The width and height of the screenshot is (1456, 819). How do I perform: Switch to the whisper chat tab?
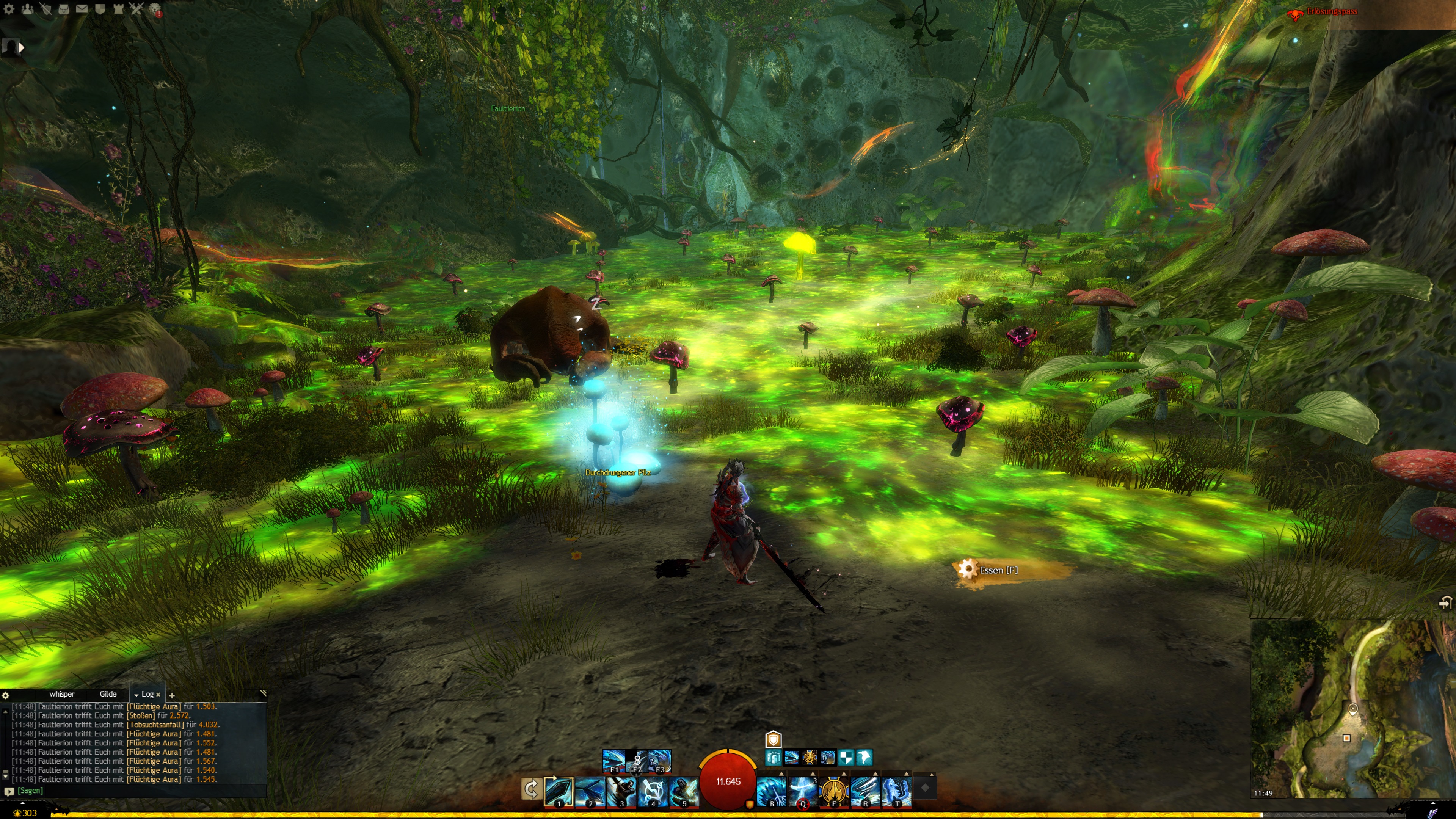click(x=61, y=694)
